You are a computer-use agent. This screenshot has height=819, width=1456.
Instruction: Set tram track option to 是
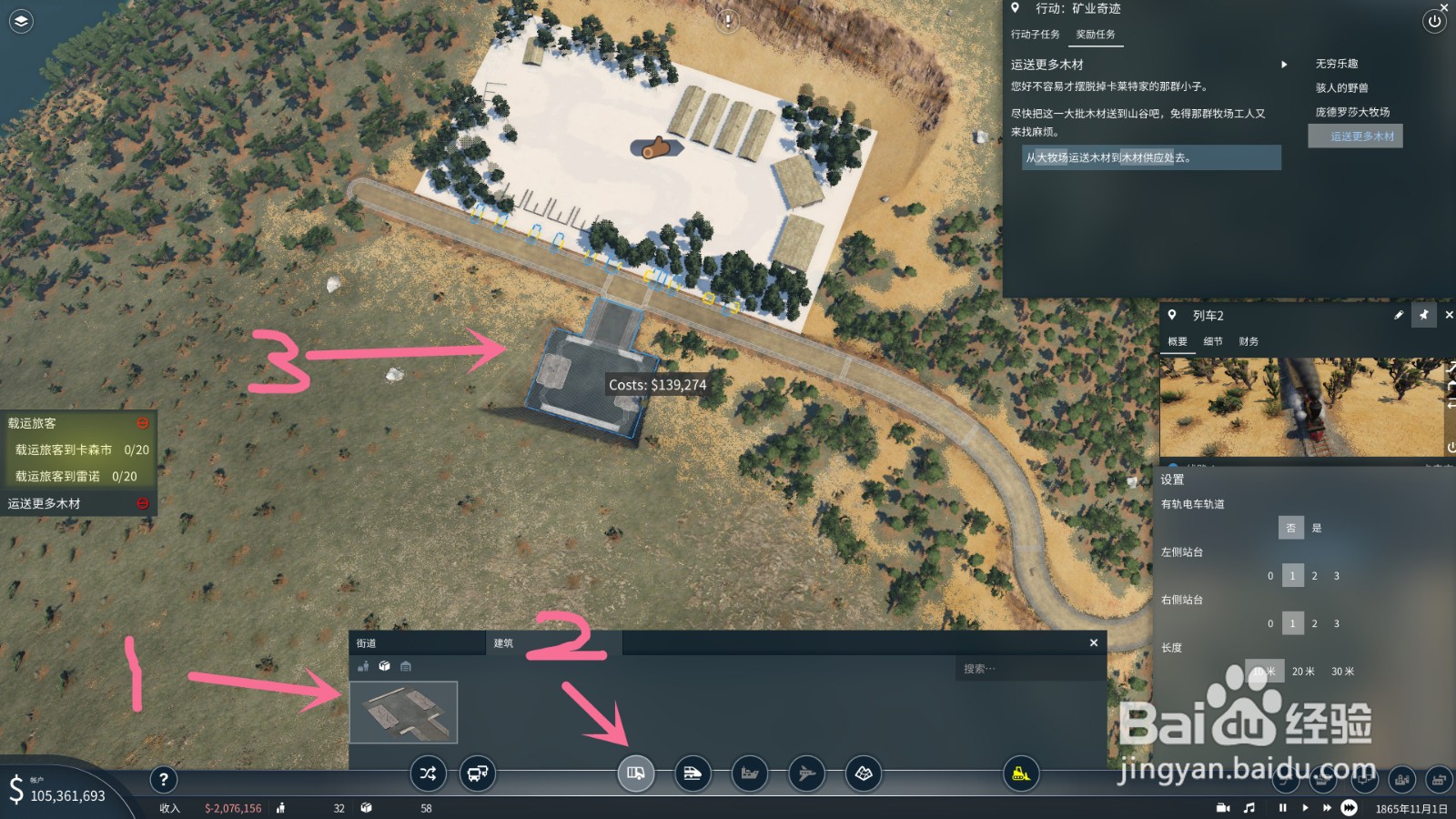[x=1317, y=528]
